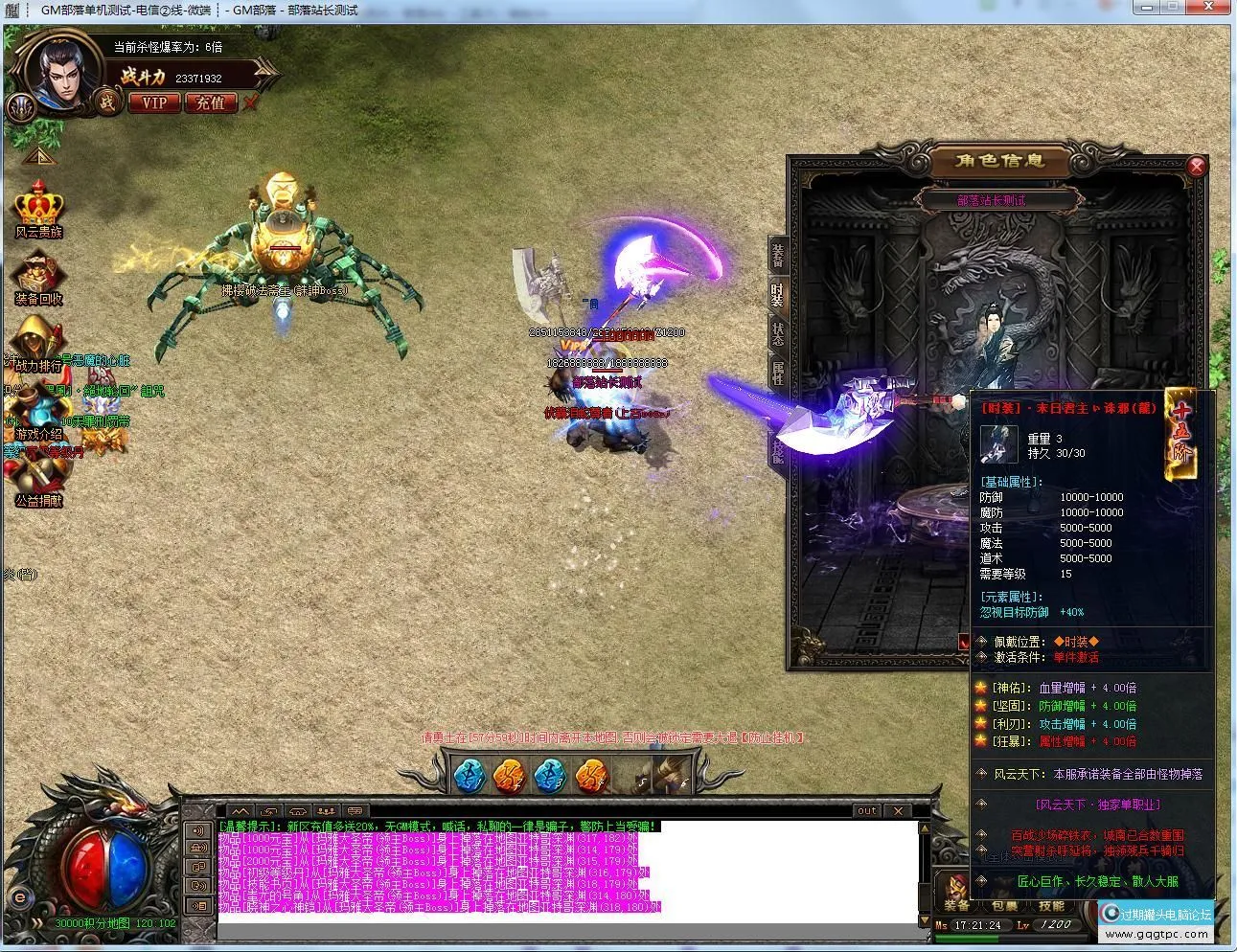
Task: Use the orange rune skill numbered 2
Action: point(509,776)
